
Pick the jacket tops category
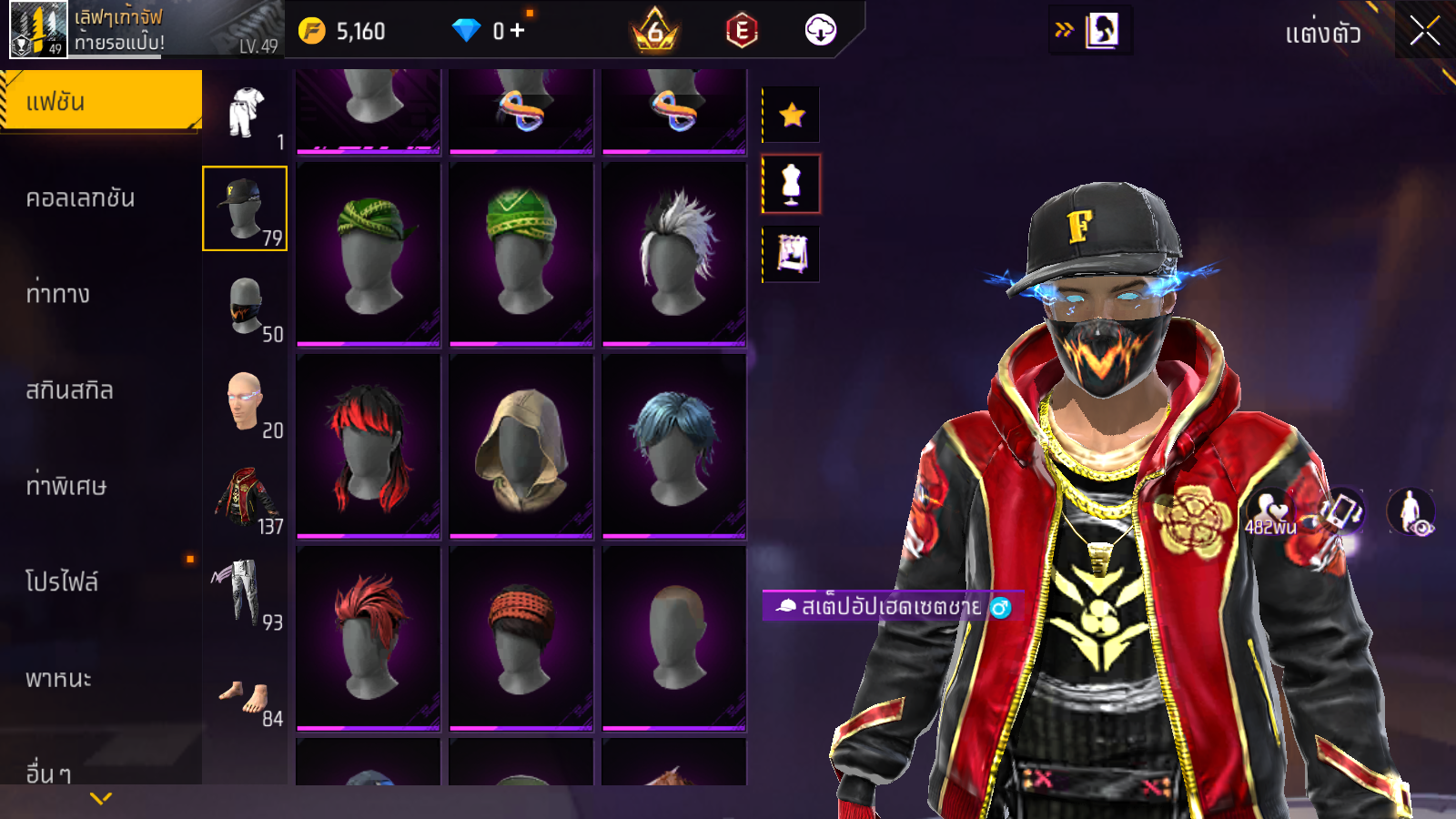coord(245,498)
